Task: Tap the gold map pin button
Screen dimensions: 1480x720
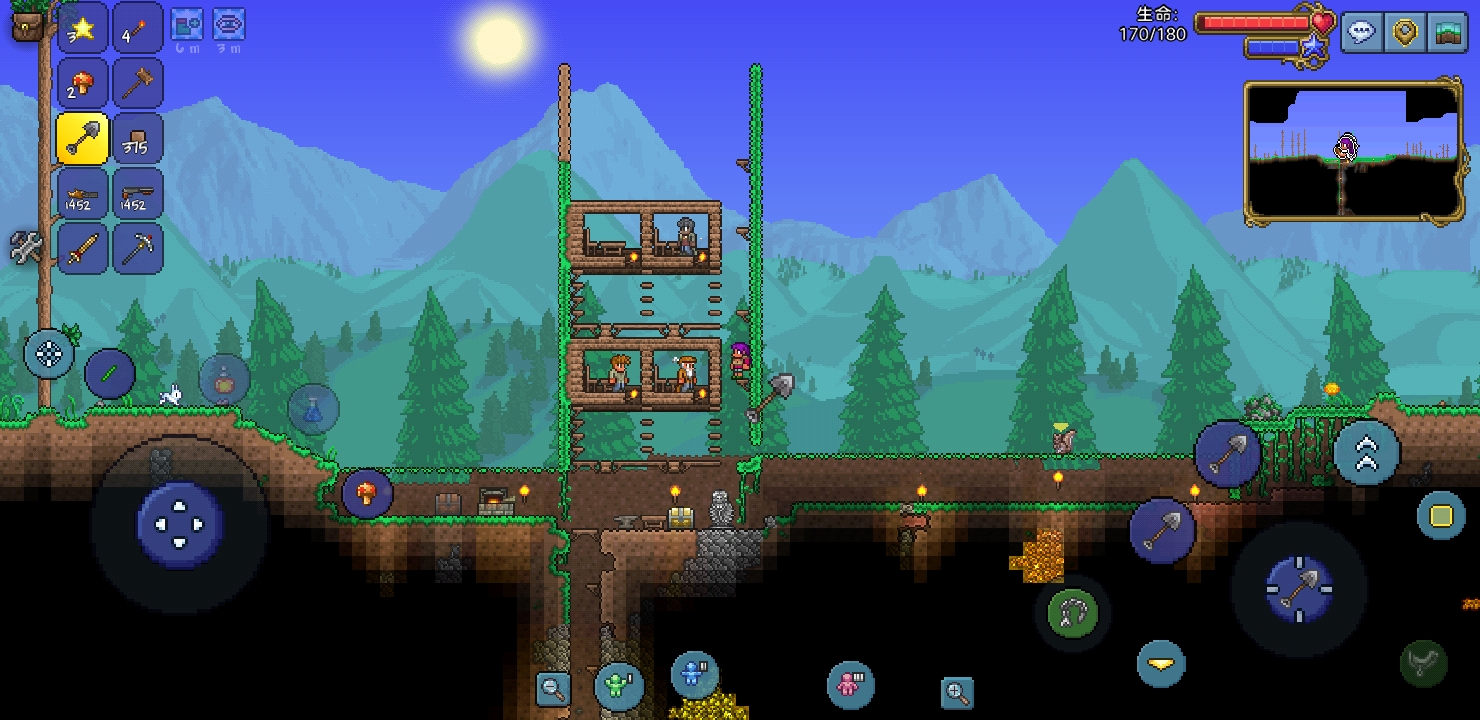Action: pyautogui.click(x=1406, y=31)
